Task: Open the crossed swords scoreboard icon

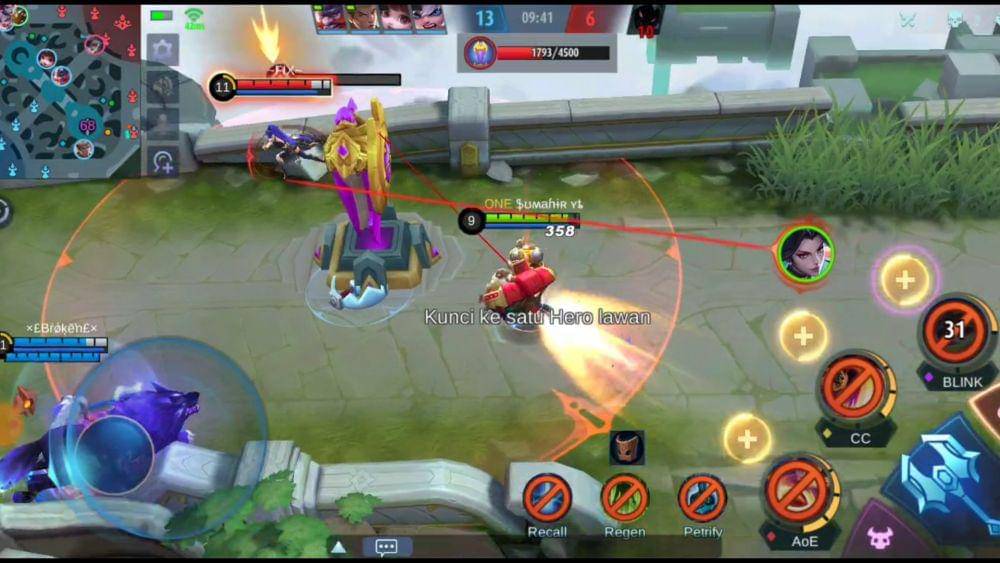Action: [908, 20]
